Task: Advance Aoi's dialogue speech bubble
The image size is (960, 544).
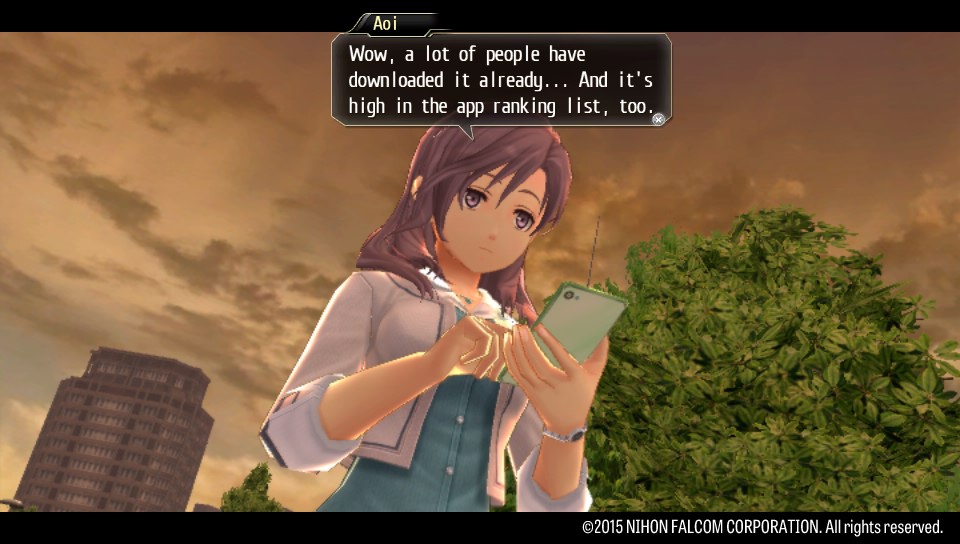Action: click(x=658, y=119)
